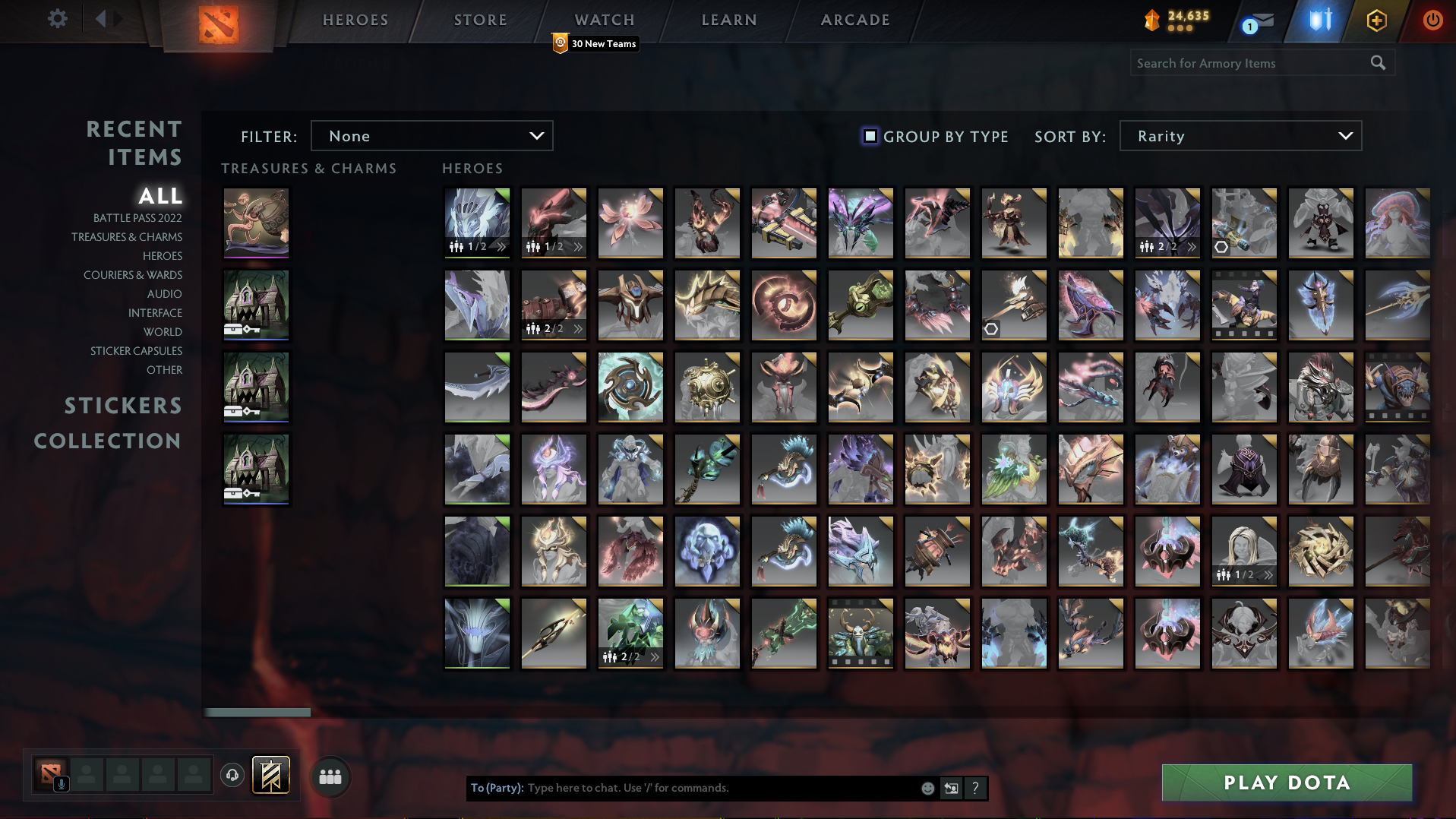Click the party chat input field

[722, 788]
